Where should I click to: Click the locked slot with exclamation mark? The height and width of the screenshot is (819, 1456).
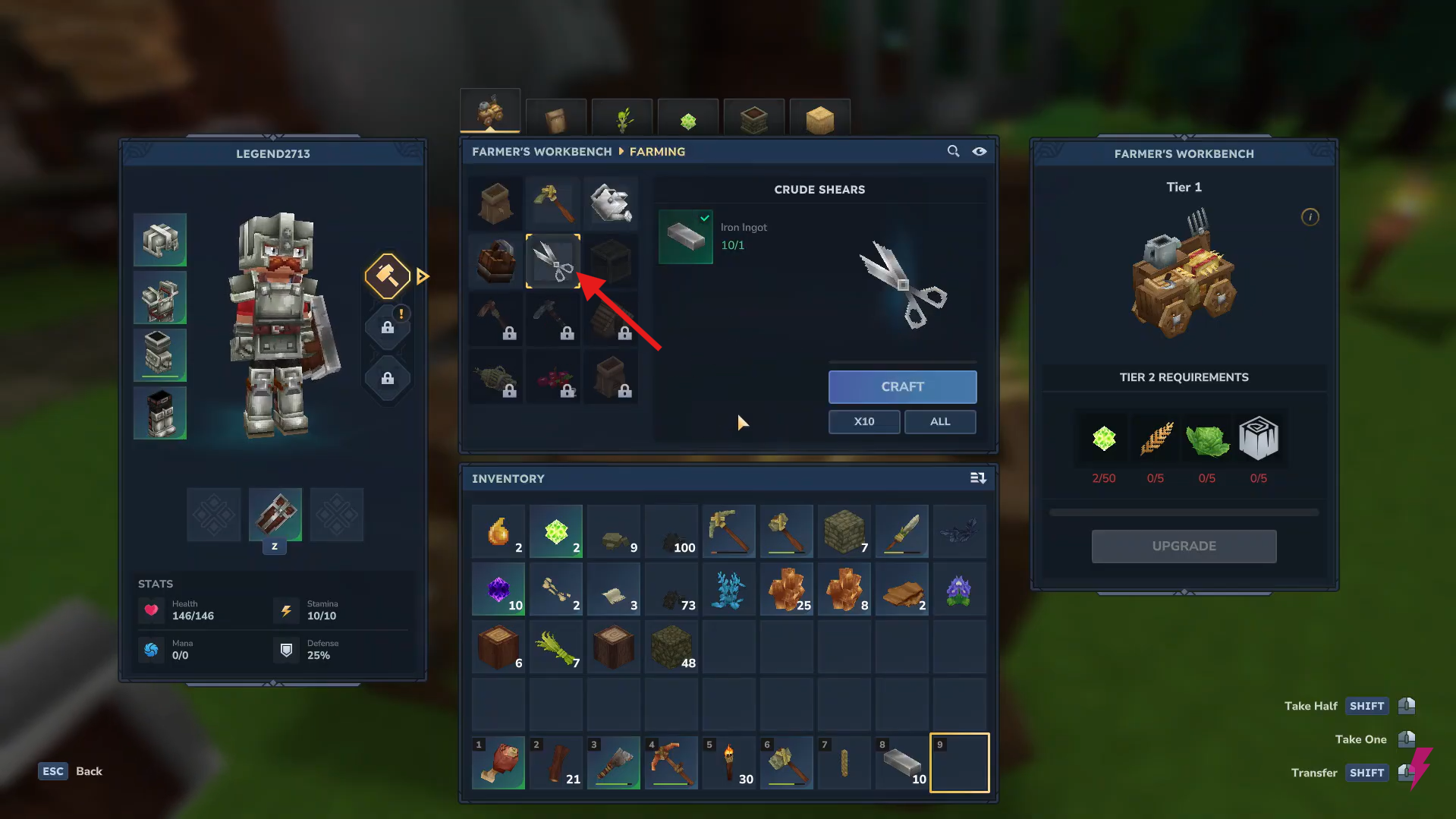[x=387, y=326]
